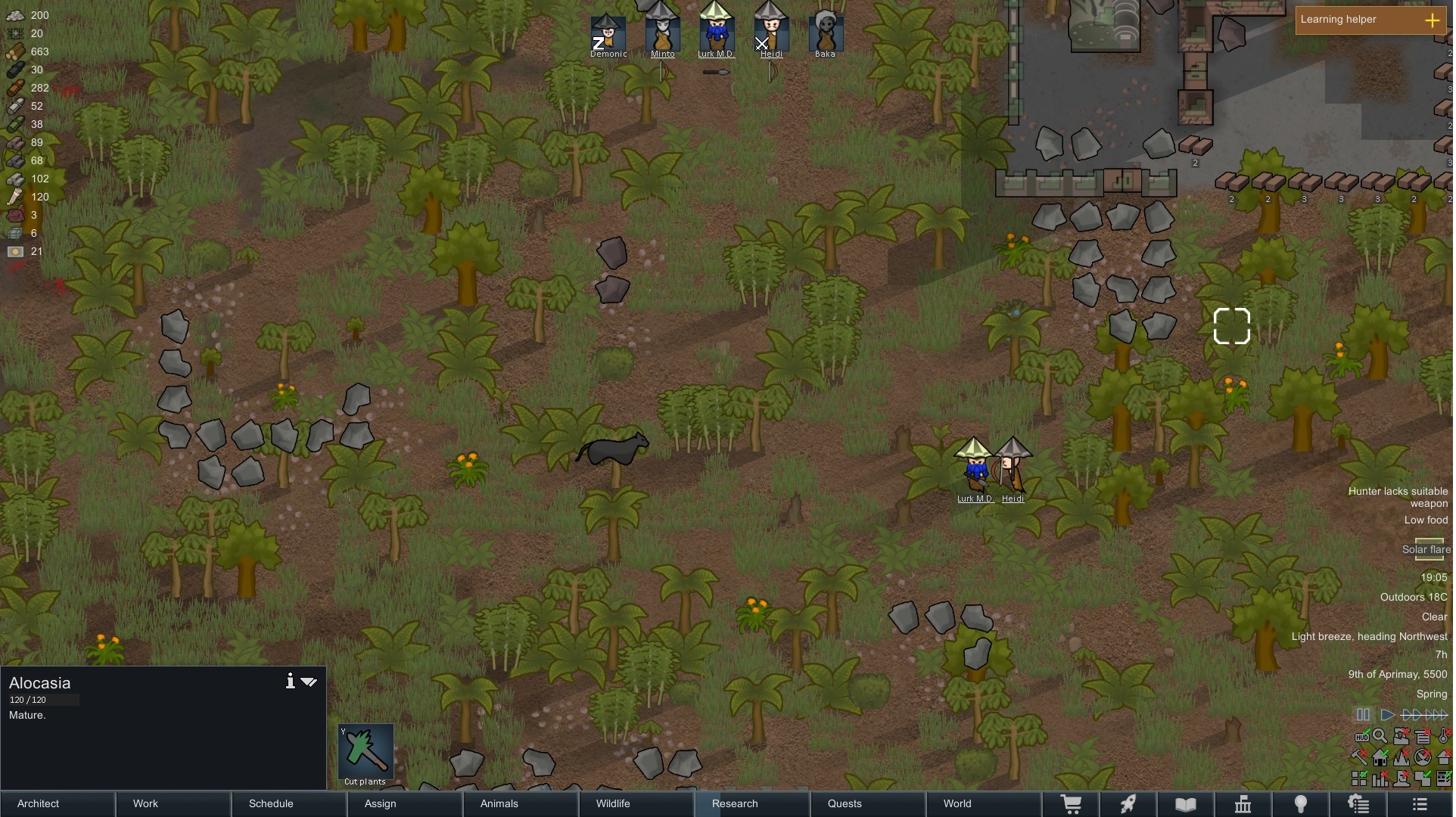Open the caravan cart icon in bottom toolbar
This screenshot has width=1456, height=817.
coord(1073,804)
